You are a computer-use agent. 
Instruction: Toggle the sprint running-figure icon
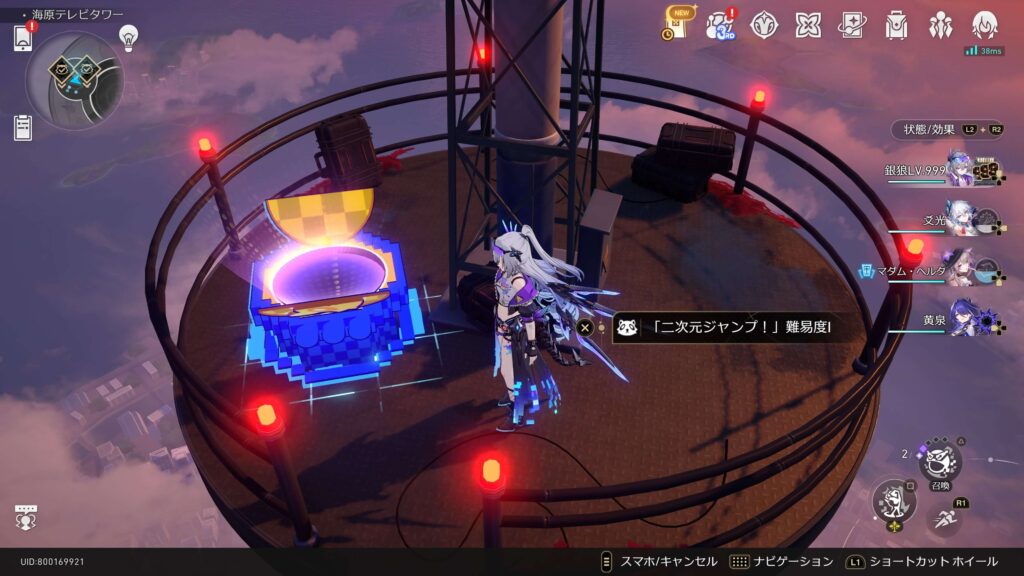pos(945,519)
